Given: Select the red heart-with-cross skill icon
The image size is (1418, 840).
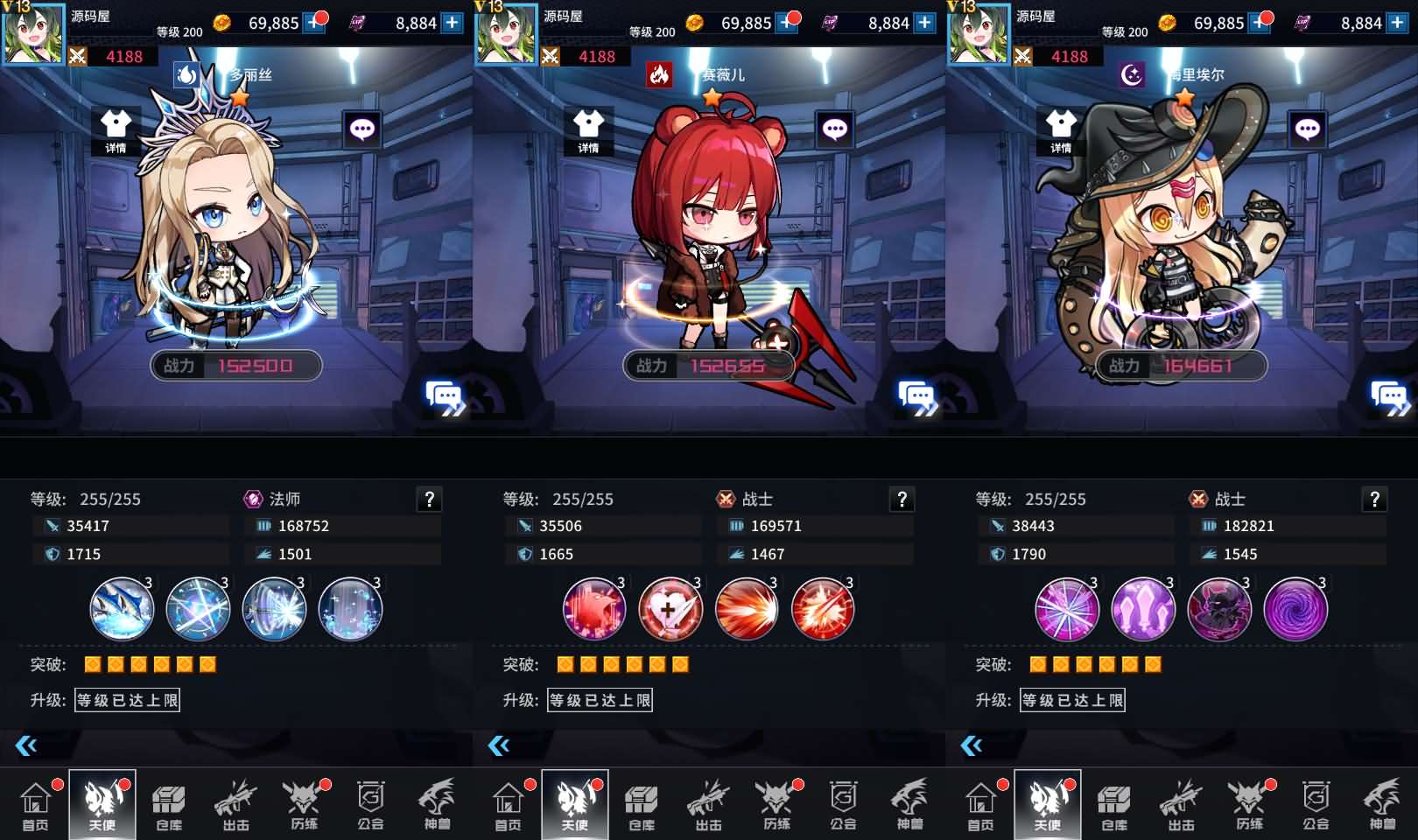Looking at the screenshot, I should coord(670,609).
